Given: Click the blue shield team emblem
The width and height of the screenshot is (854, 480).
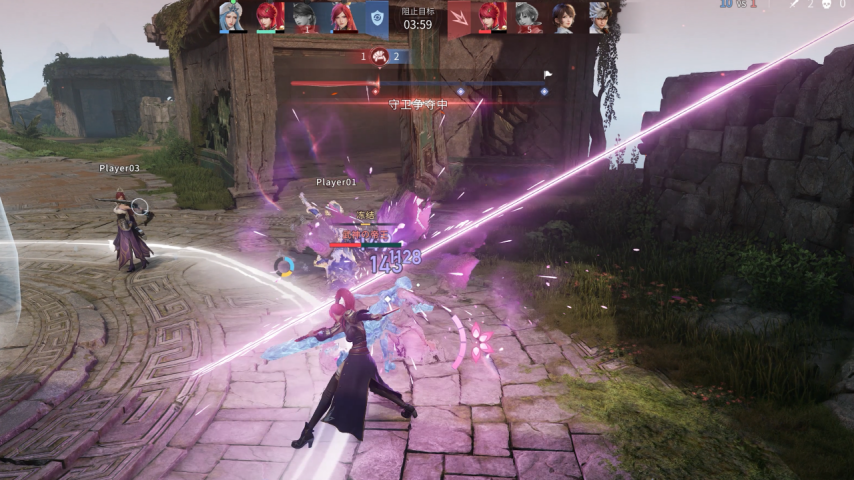Looking at the screenshot, I should point(376,18).
